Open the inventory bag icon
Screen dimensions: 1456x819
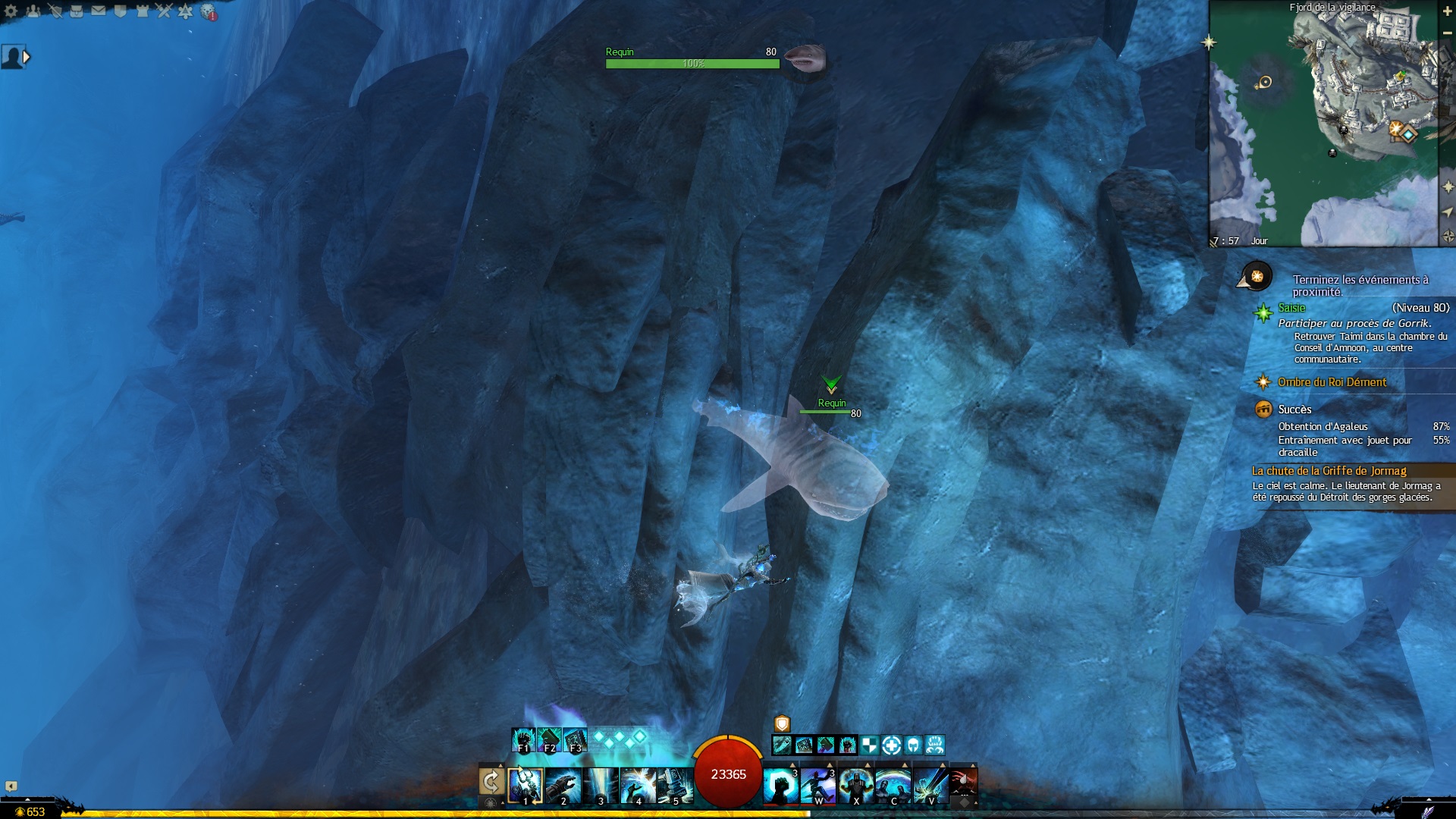coord(77,11)
